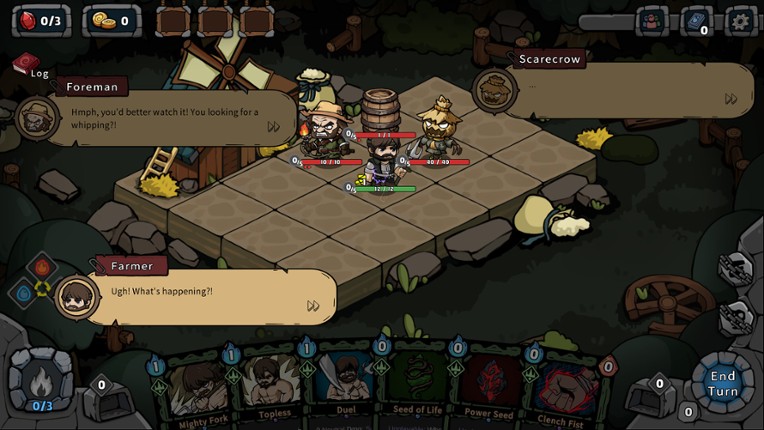764x430 pixels.
Task: Skip ahead in Foreman's dialogue
Action: pyautogui.click(x=274, y=127)
